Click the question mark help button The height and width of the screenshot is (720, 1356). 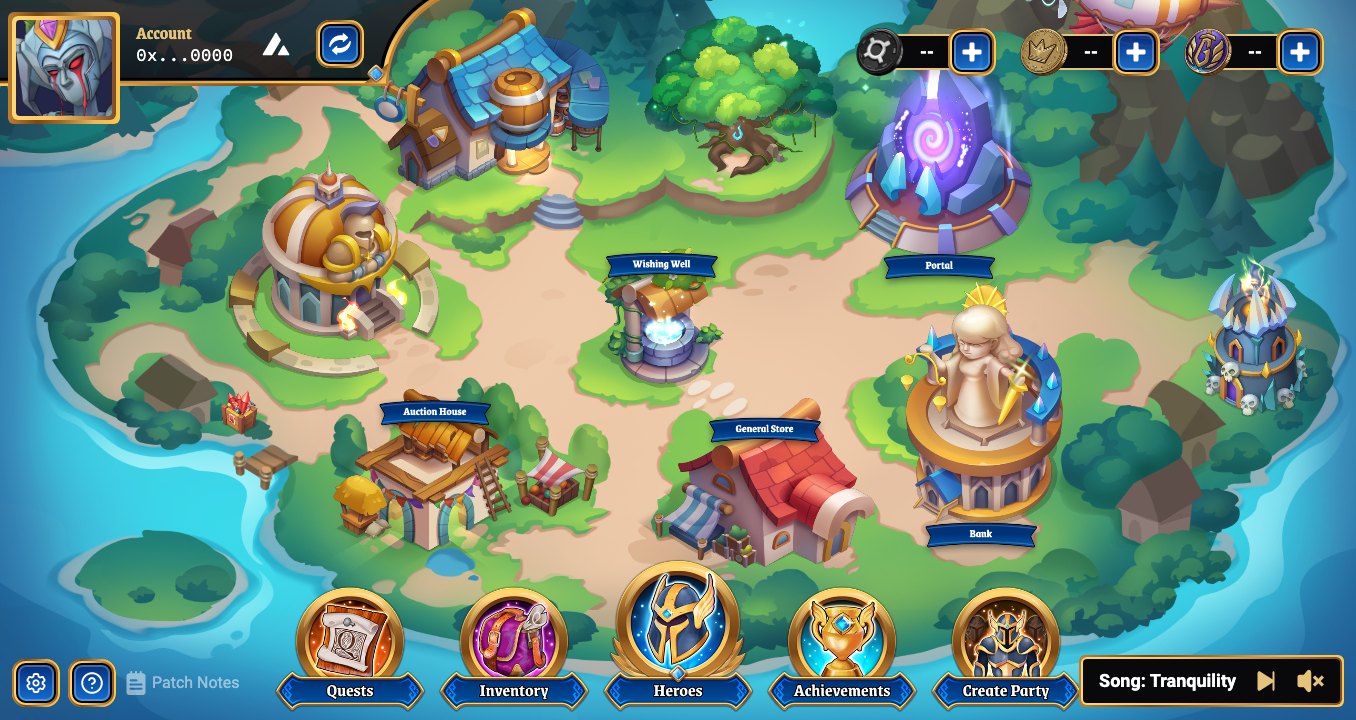pos(92,683)
